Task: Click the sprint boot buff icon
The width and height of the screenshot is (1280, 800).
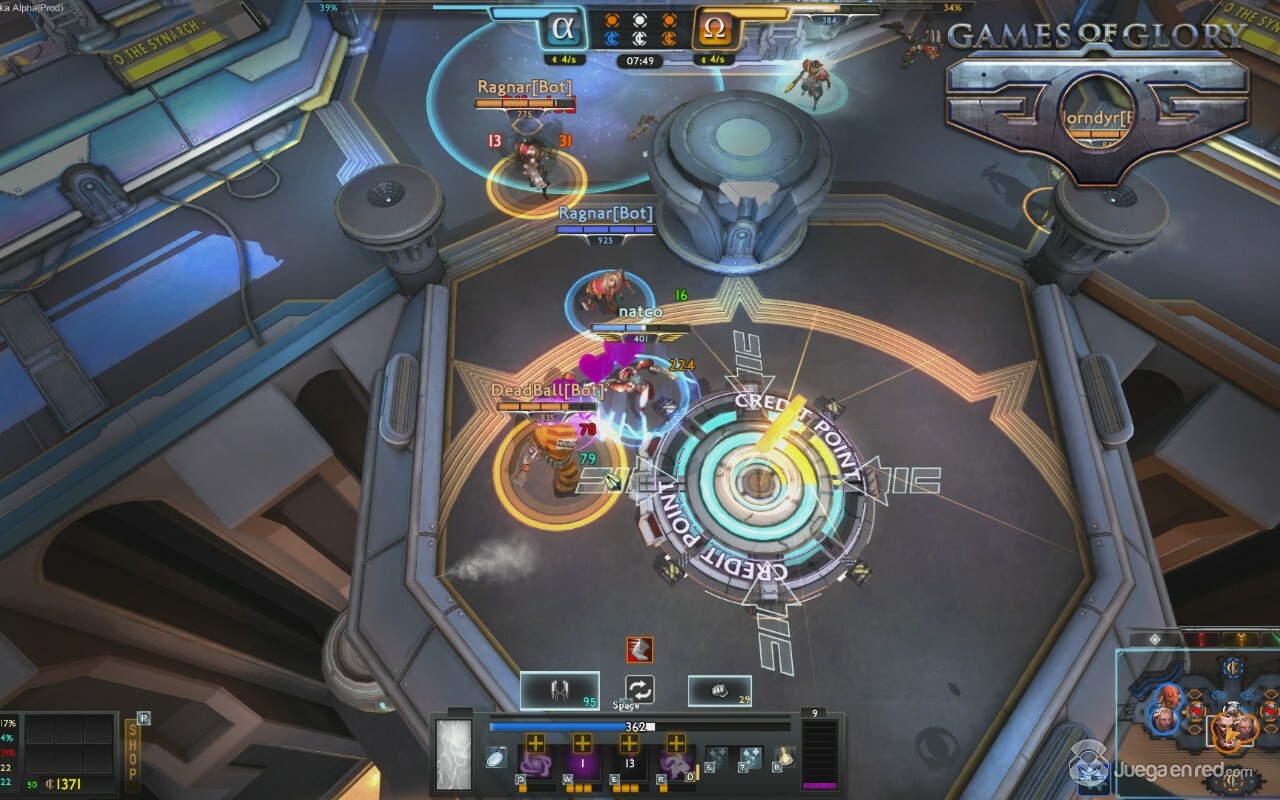Action: click(x=639, y=649)
